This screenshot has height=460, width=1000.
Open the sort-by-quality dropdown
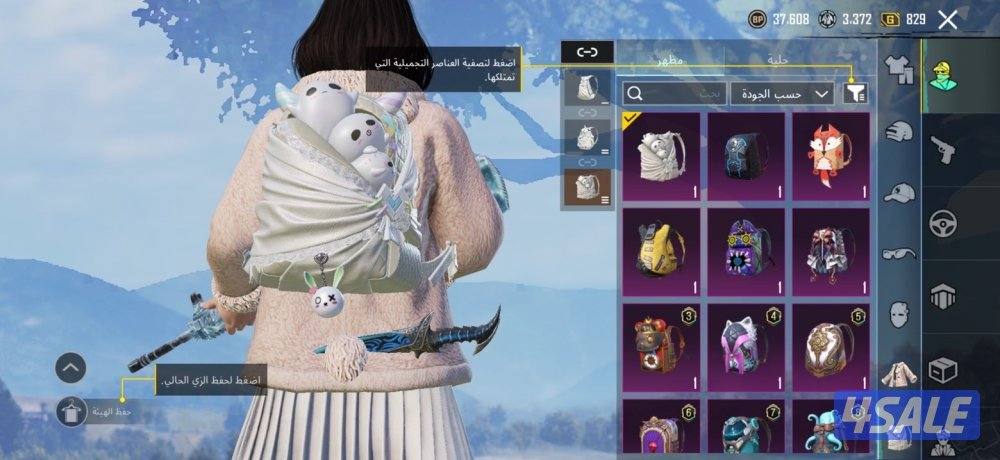click(782, 93)
